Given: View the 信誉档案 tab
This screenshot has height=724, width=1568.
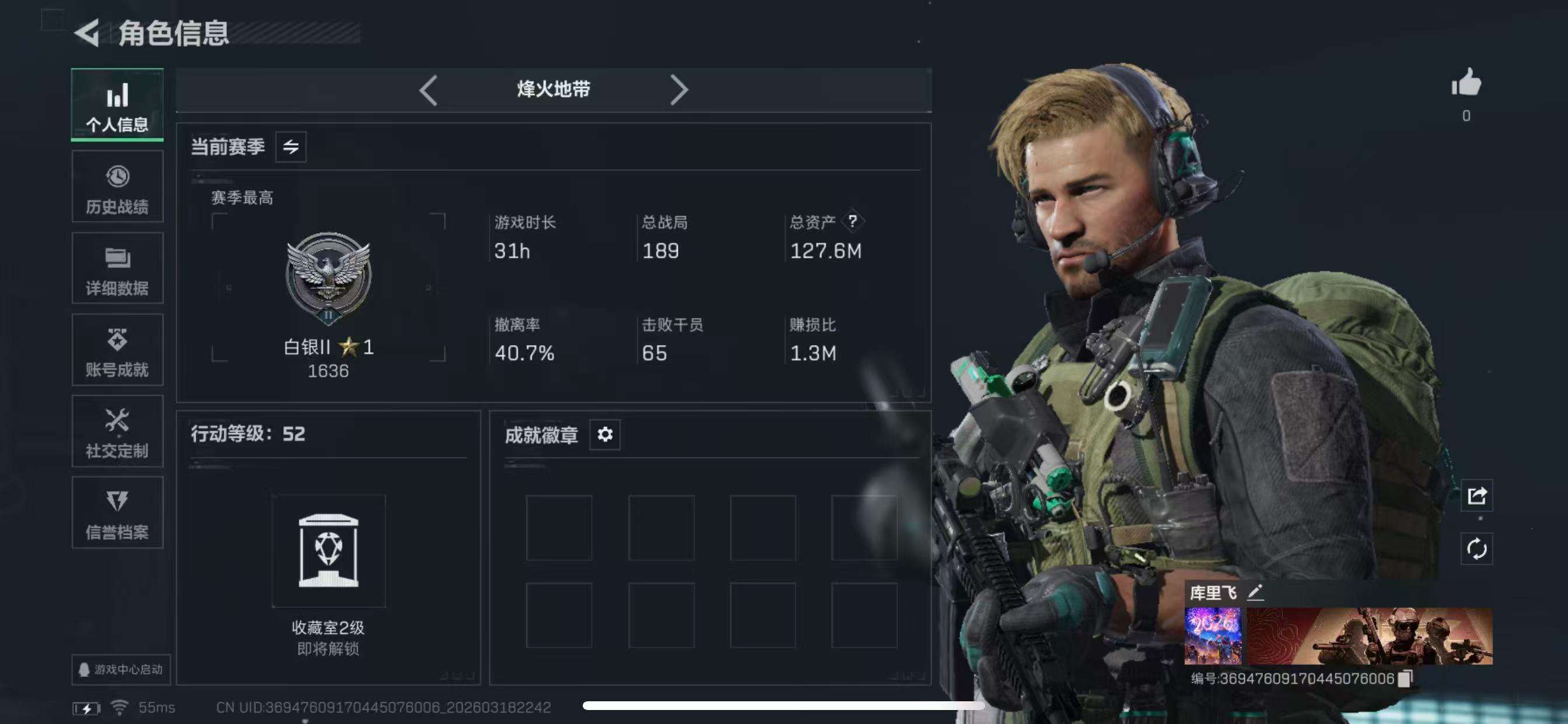Looking at the screenshot, I should tap(117, 513).
